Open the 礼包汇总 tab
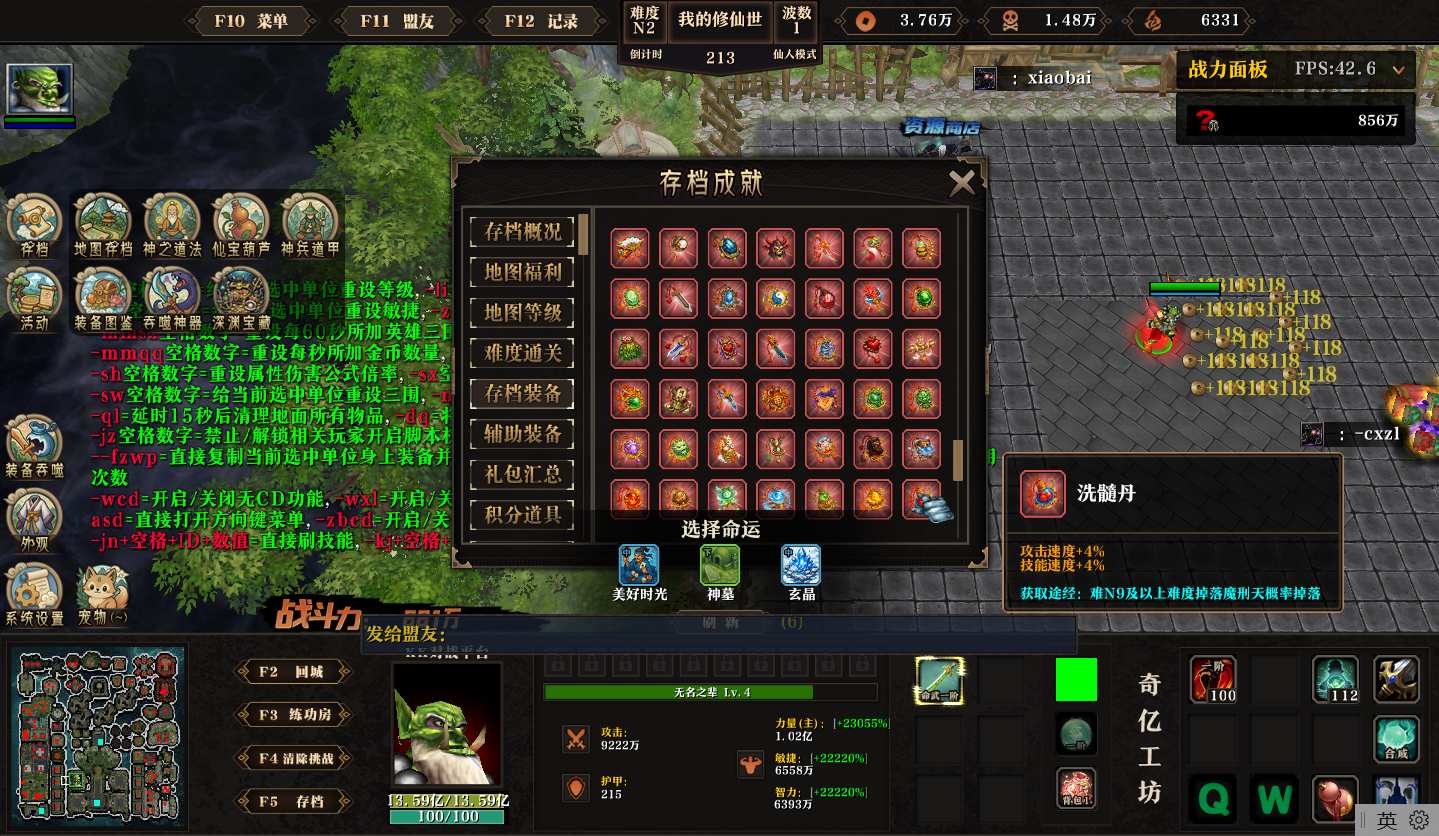 click(x=523, y=474)
